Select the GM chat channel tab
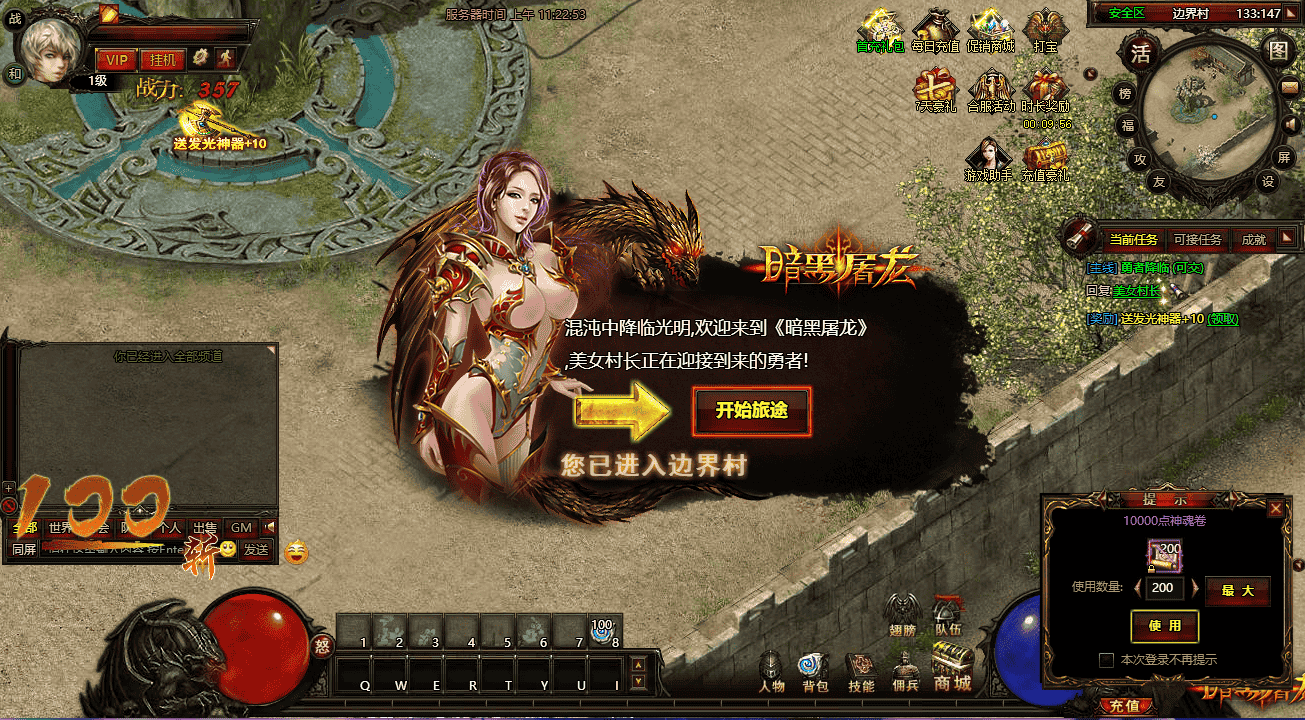Viewport: 1305px width, 720px height. (241, 527)
